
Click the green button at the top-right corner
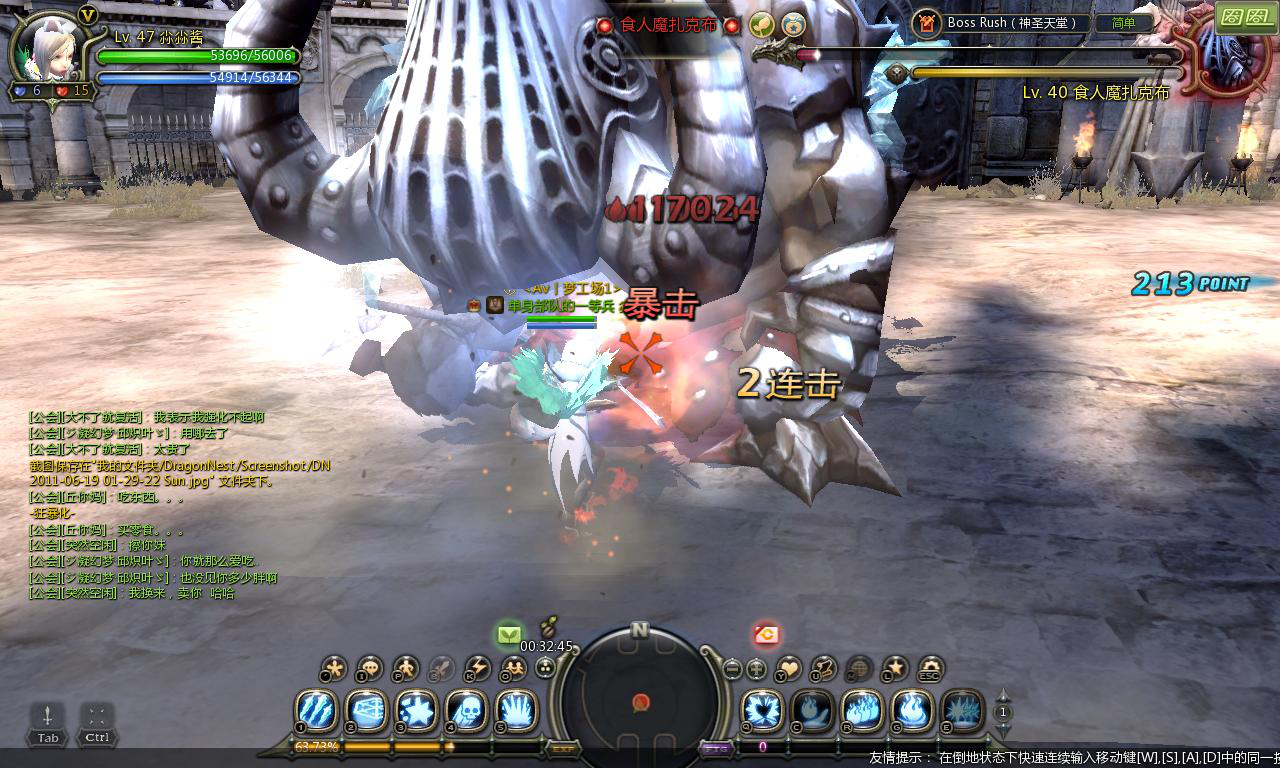point(1245,16)
